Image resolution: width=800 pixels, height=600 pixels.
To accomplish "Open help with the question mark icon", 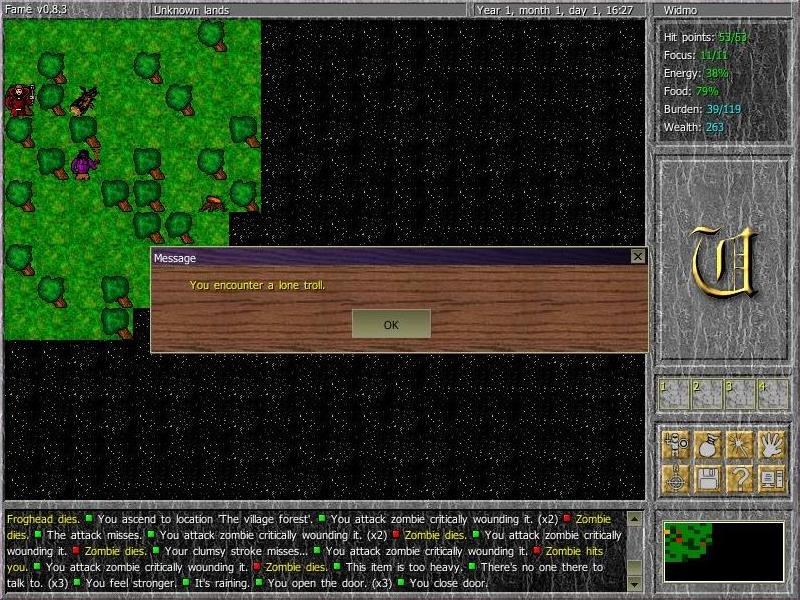I will [740, 478].
